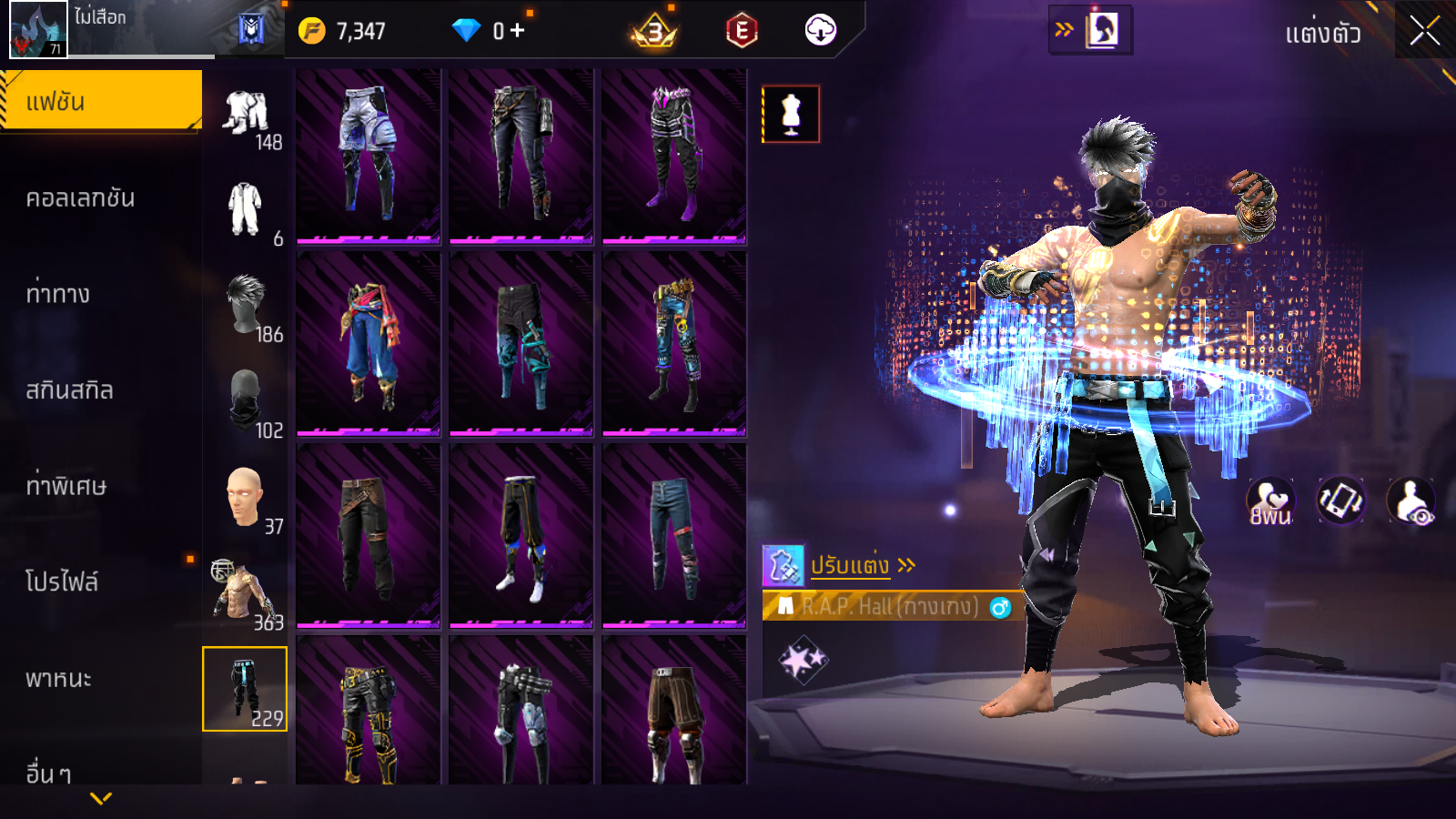Open the hairstyle category with 186 items
1456x819 pixels.
pos(247,306)
